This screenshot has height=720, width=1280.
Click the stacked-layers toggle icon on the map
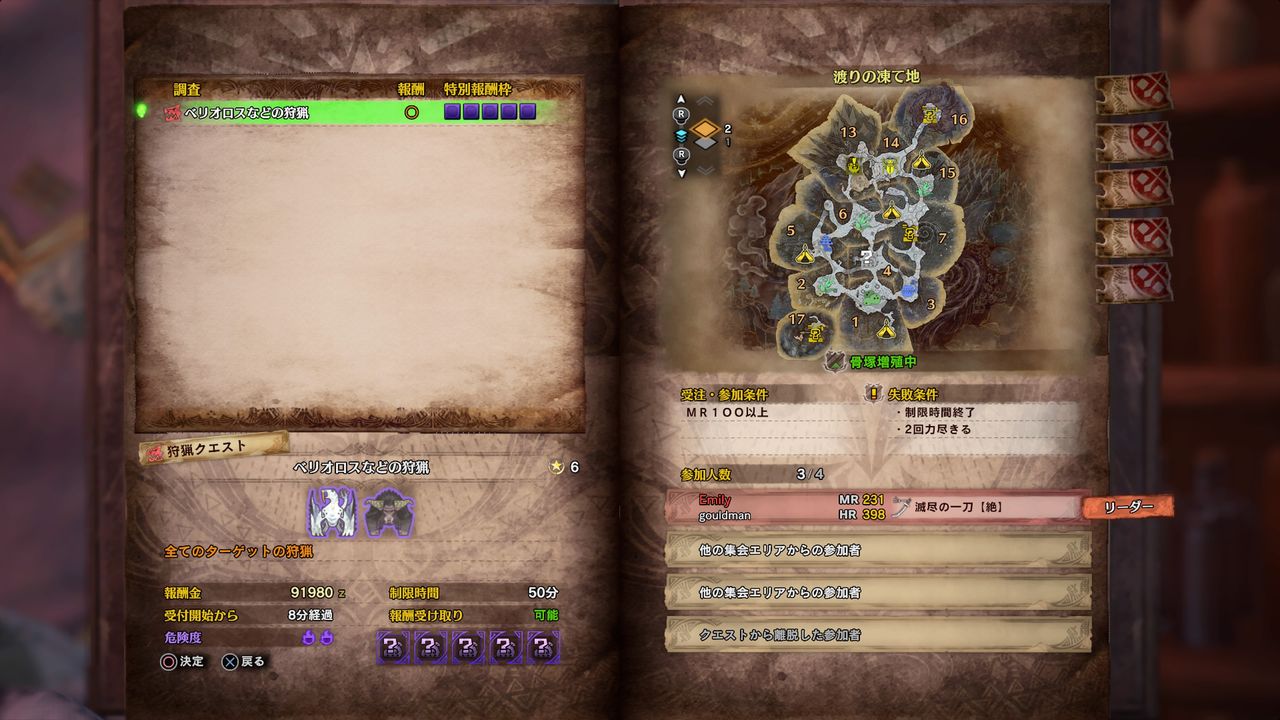click(x=682, y=135)
